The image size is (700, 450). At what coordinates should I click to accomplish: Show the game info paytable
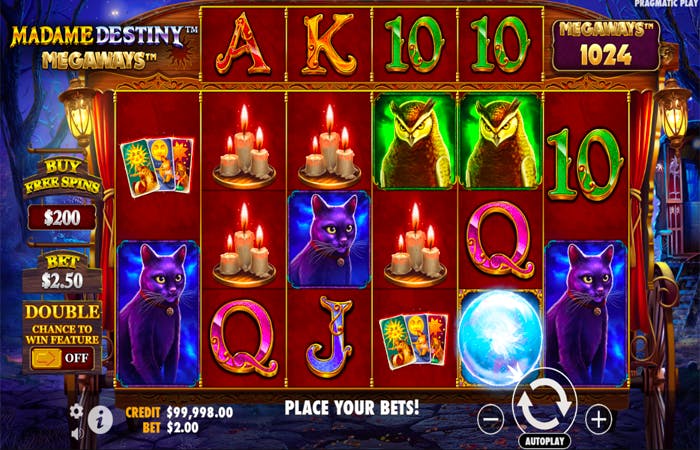coord(99,420)
